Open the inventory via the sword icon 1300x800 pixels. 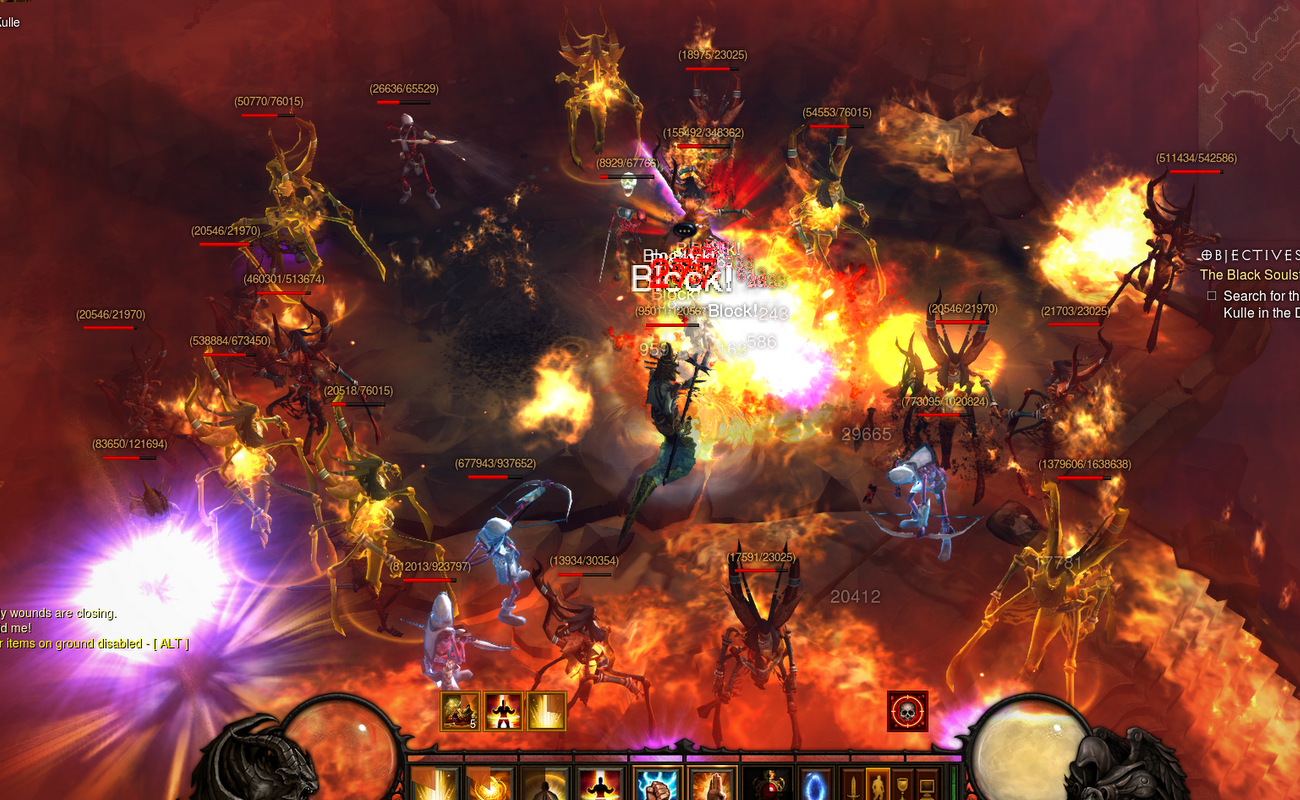(852, 784)
